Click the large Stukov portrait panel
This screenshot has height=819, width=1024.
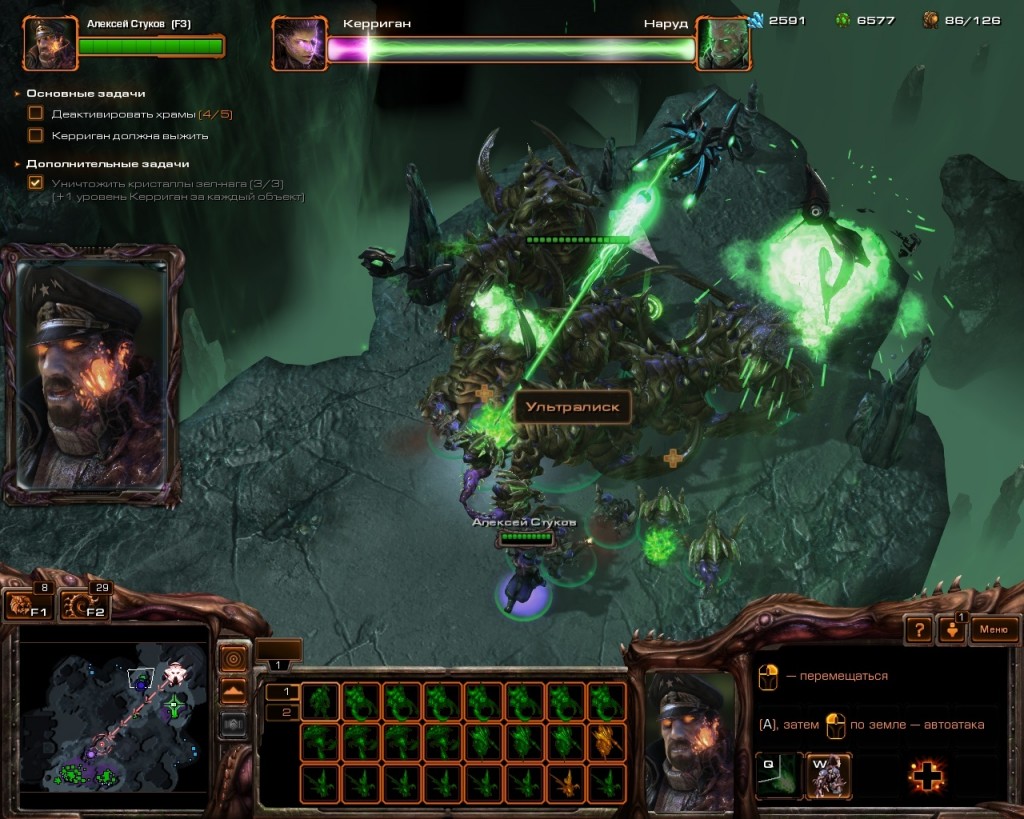pyautogui.click(x=93, y=373)
